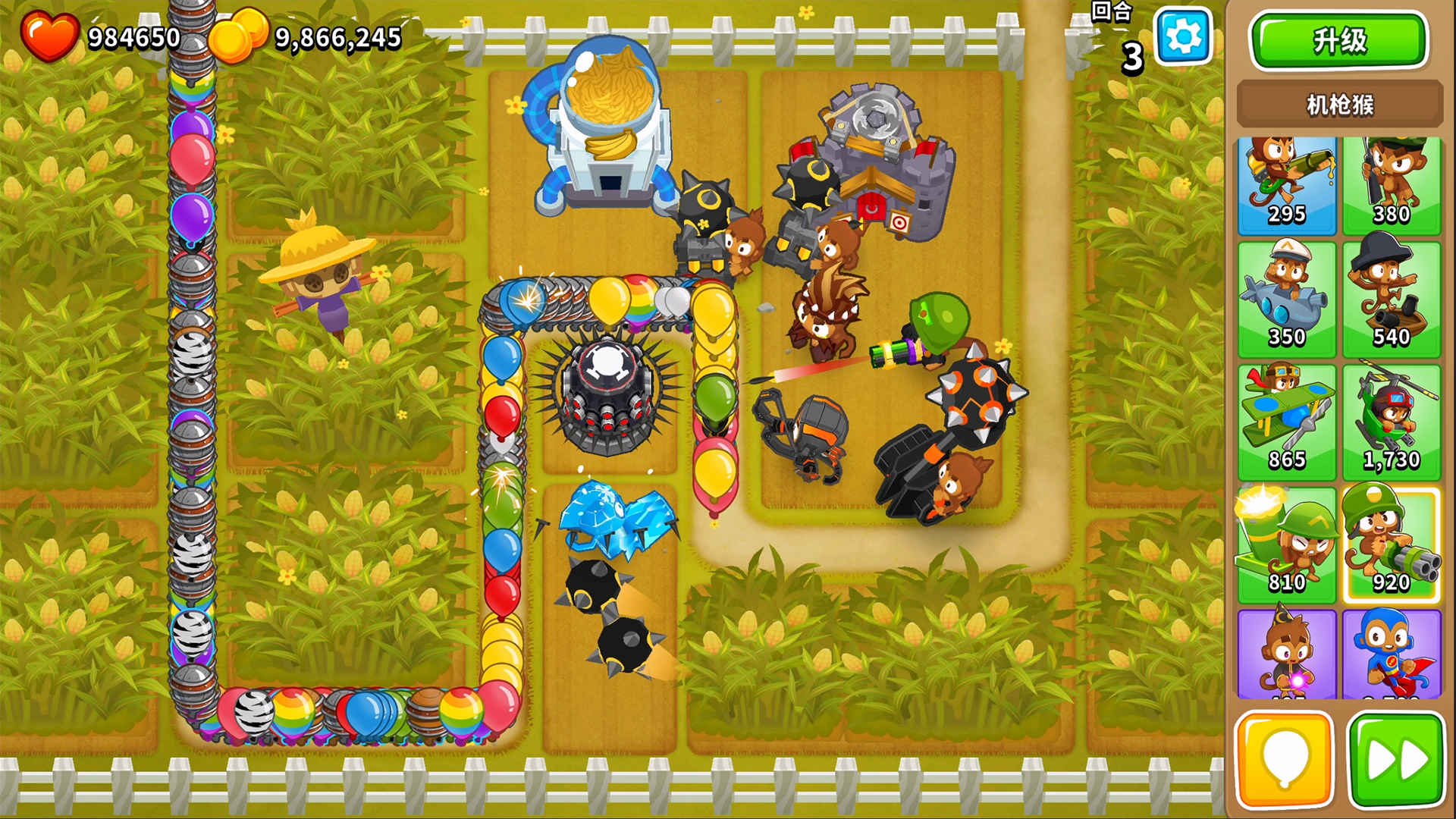Select the mortar monkey tower costing 810
Image resolution: width=1456 pixels, height=819 pixels.
point(1287,544)
